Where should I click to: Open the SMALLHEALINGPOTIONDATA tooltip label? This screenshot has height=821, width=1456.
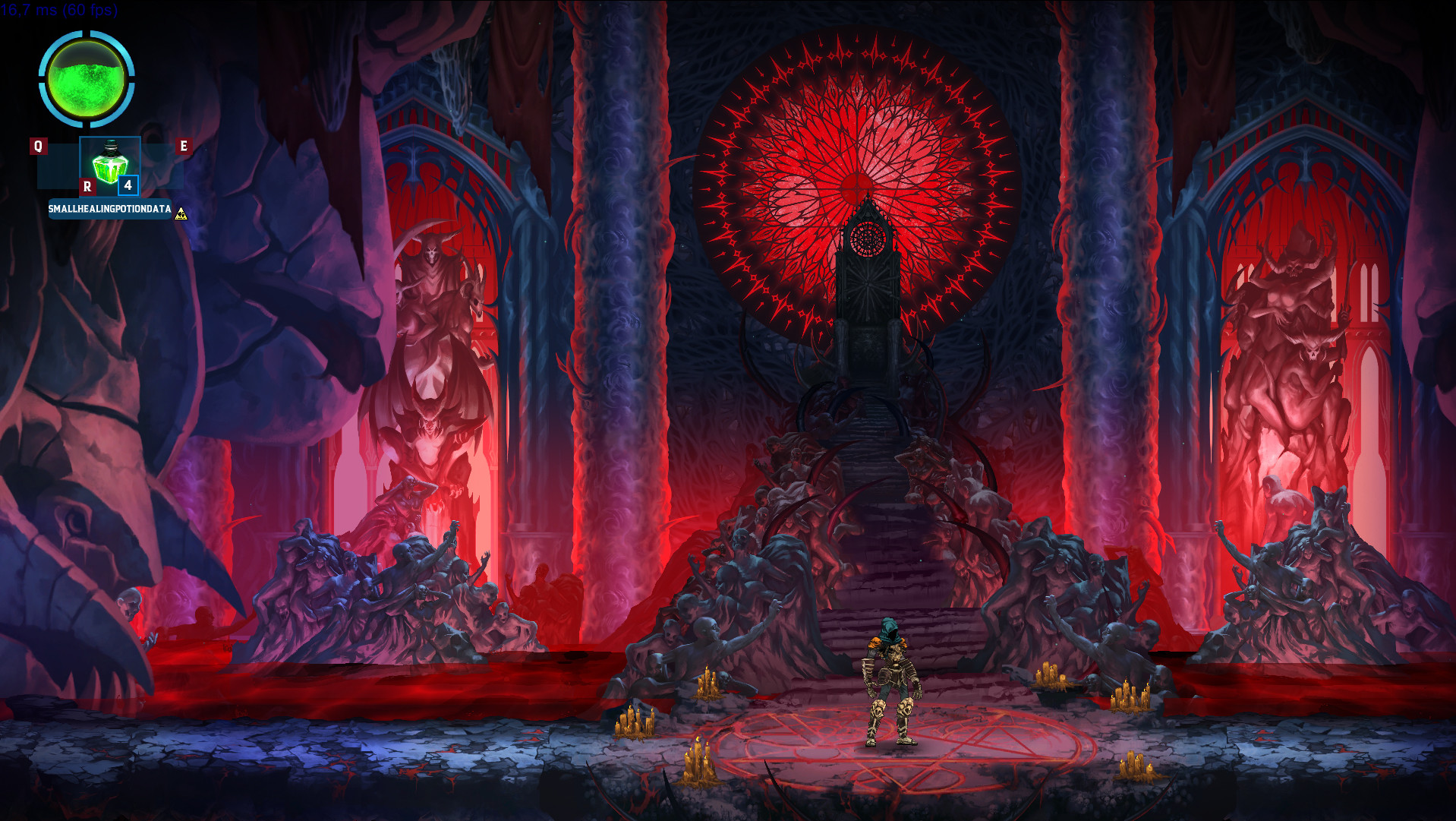coord(110,210)
